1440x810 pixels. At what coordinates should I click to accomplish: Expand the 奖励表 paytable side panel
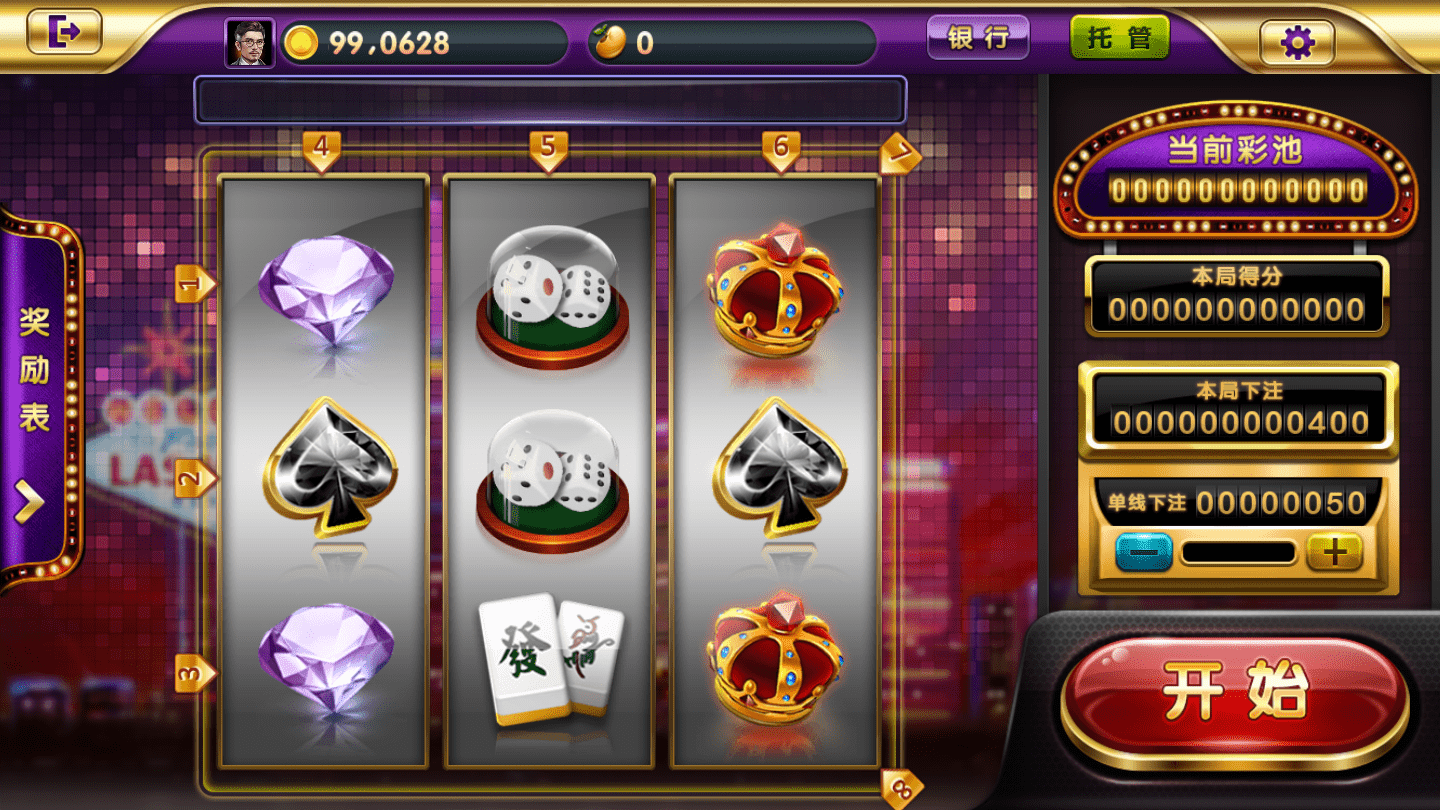(36, 400)
